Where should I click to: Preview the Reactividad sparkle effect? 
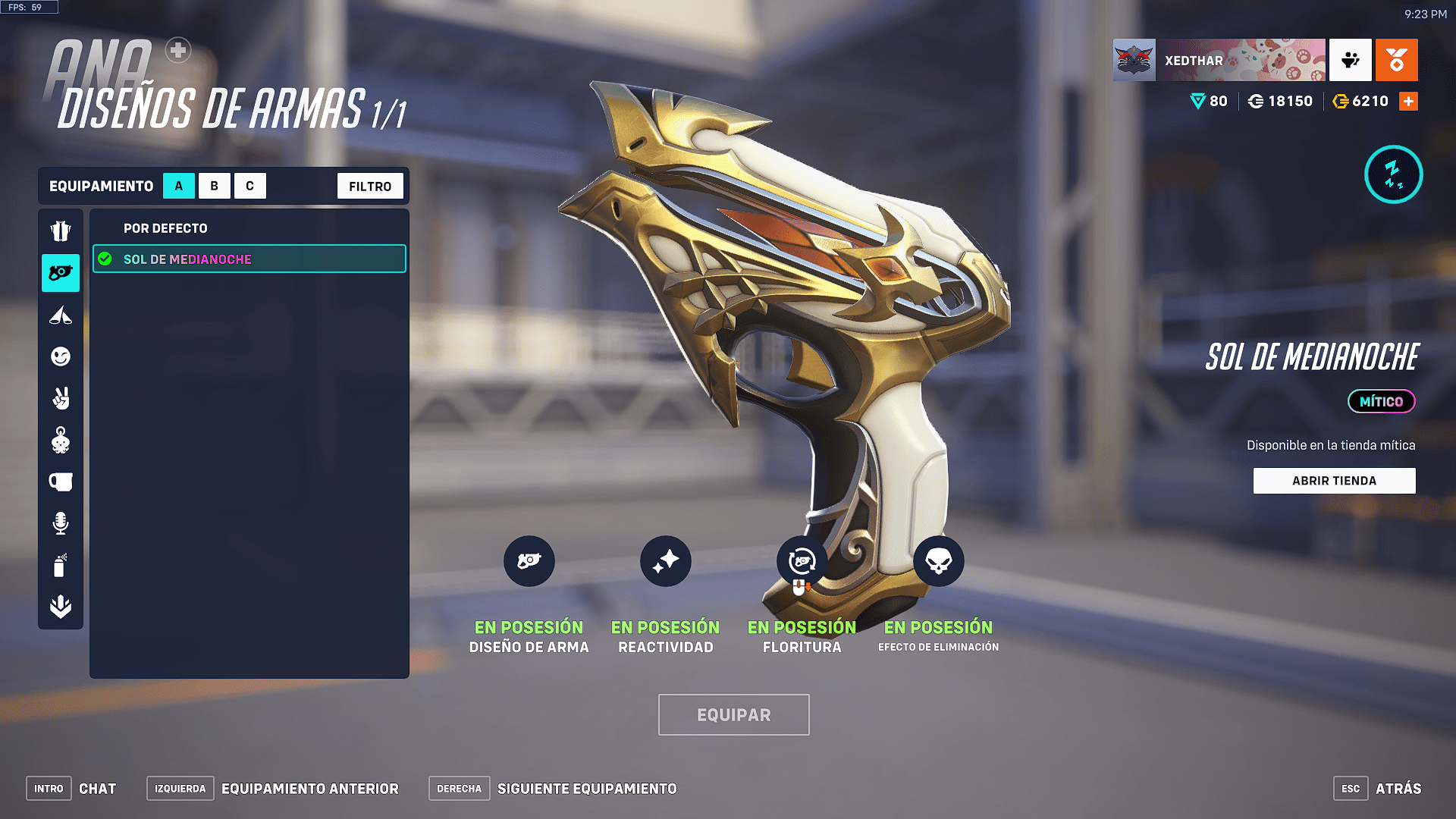pos(665,561)
